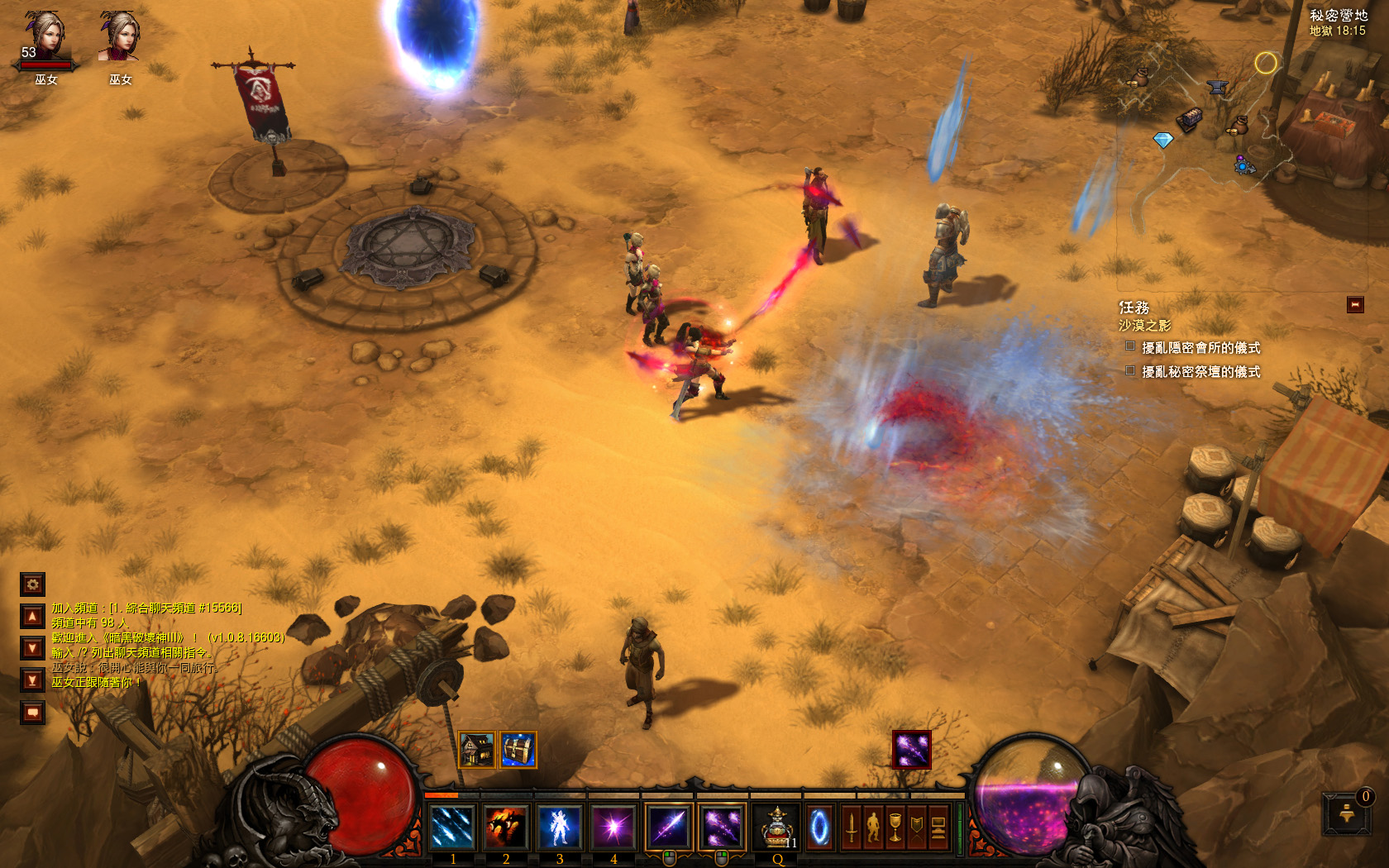This screenshot has height=868, width=1389.
Task: Drink the health potion in the Q slot
Action: (776, 826)
